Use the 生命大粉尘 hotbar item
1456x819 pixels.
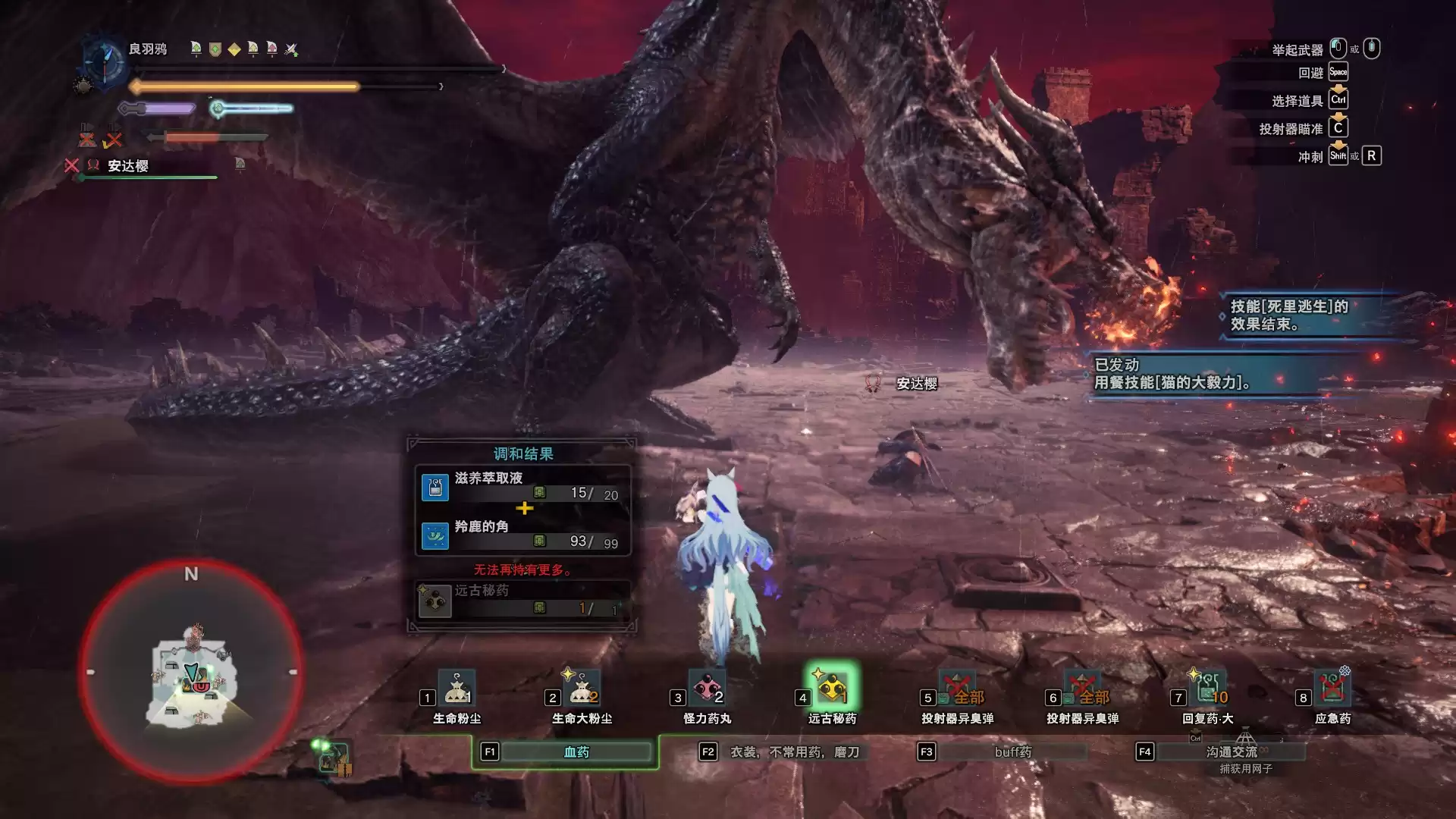pyautogui.click(x=582, y=689)
